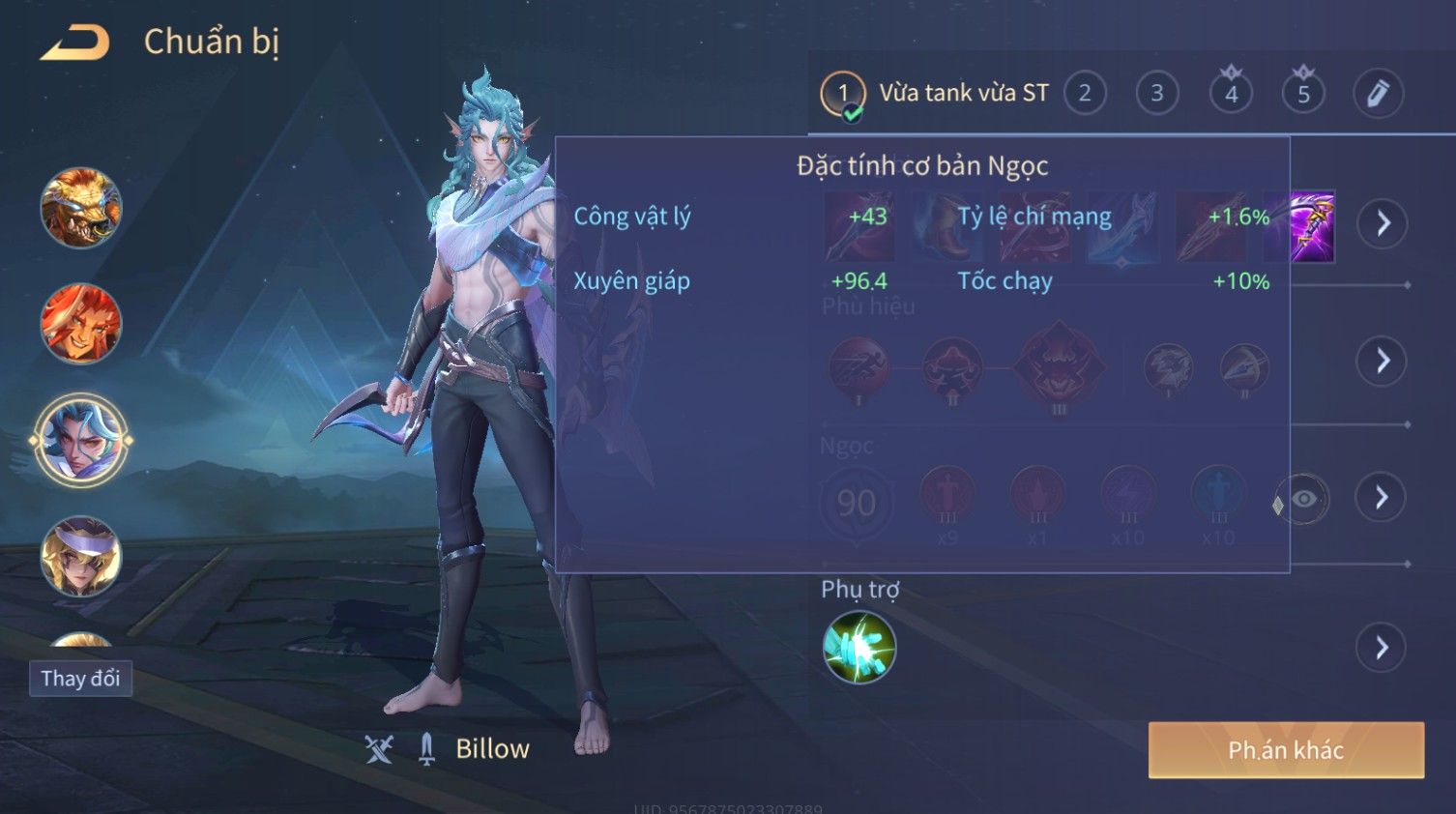Open the Ngọc row arrow
Image resolution: width=1456 pixels, height=814 pixels.
click(1383, 498)
